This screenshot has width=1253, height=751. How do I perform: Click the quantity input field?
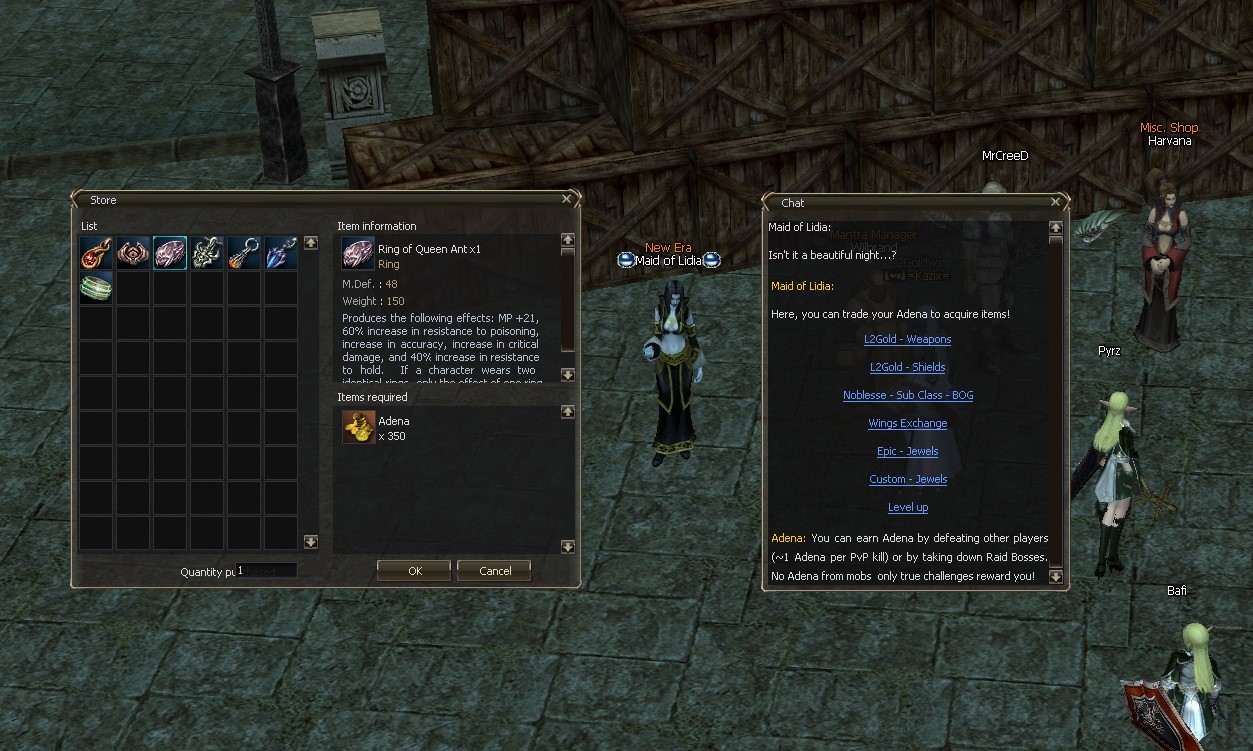click(x=266, y=571)
